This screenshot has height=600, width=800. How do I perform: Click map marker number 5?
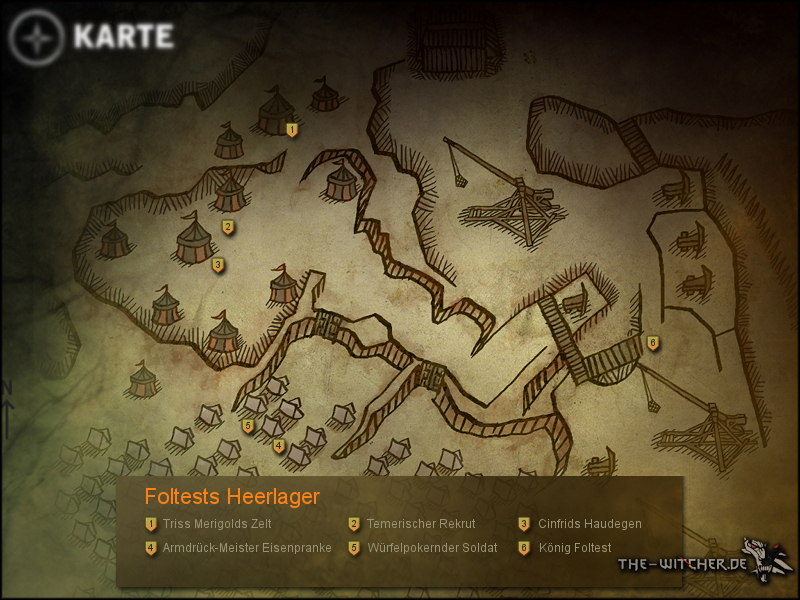(x=247, y=426)
